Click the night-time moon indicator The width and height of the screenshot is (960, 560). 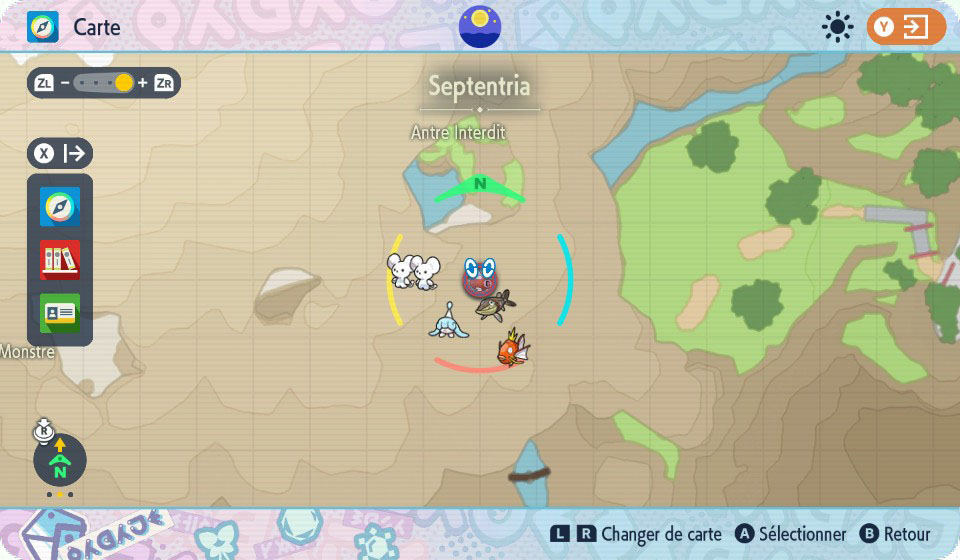coord(480,26)
